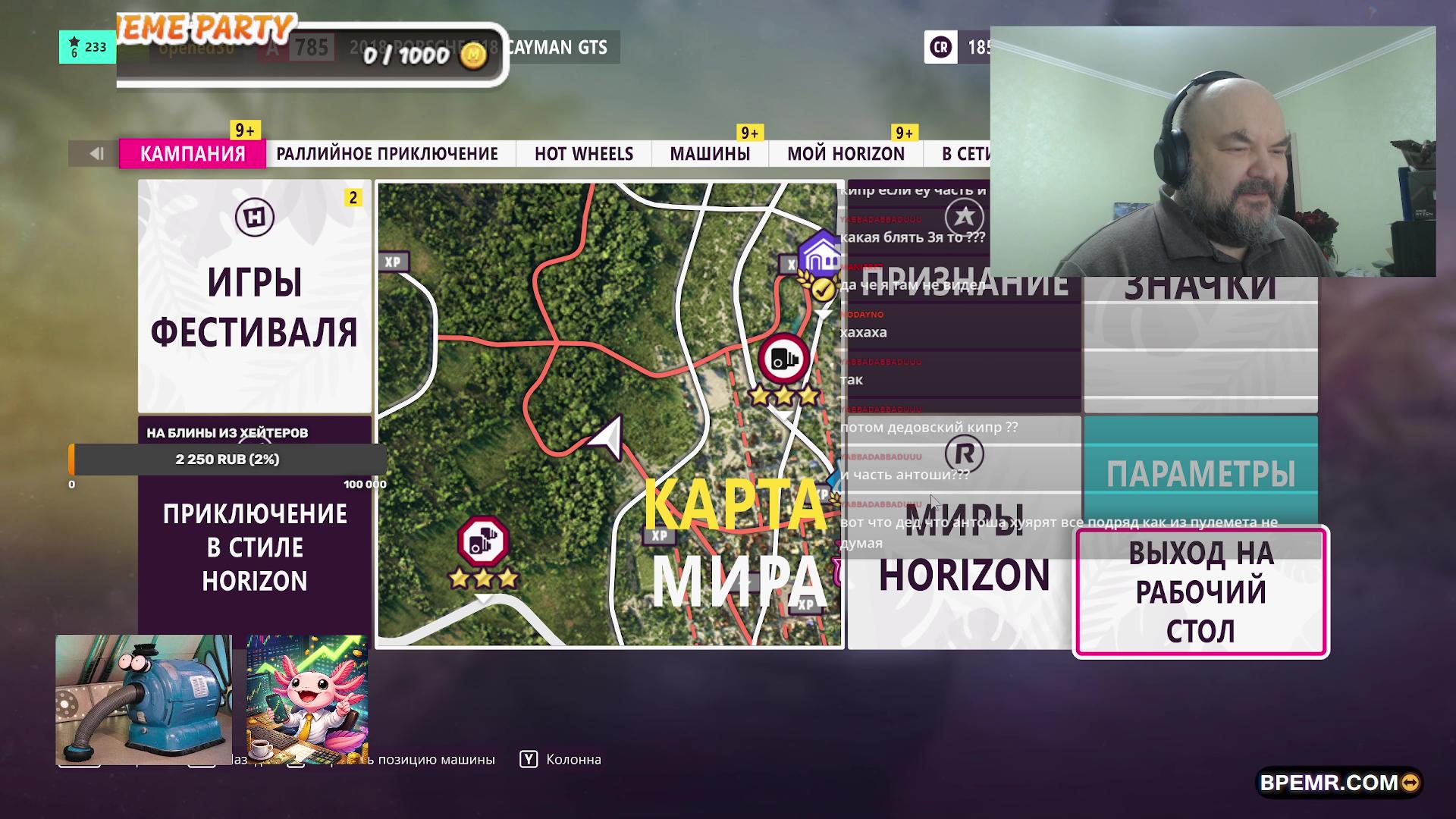Click the pink axolotl trader thumbnail

point(307,699)
